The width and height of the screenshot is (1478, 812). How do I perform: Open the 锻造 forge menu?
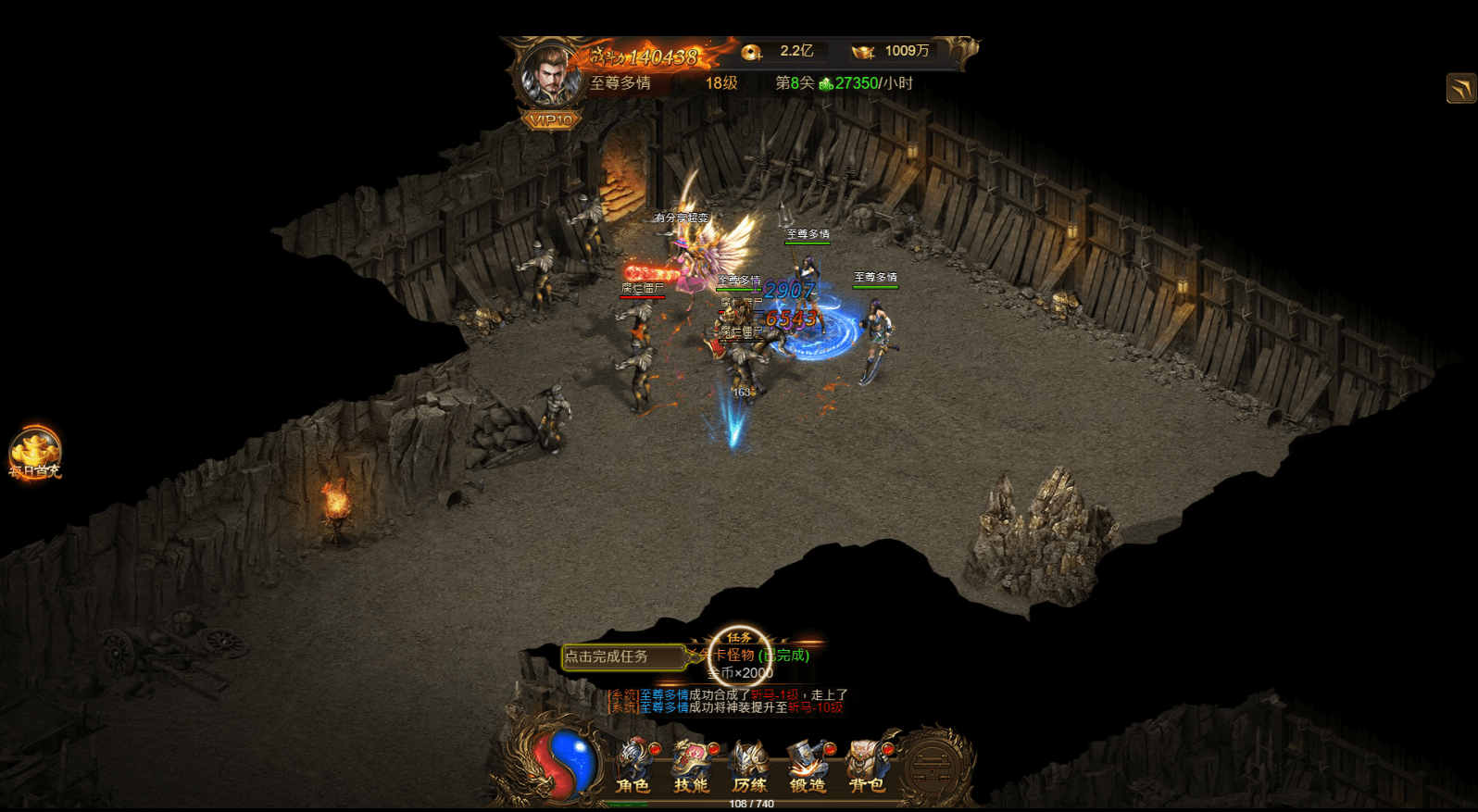808,766
